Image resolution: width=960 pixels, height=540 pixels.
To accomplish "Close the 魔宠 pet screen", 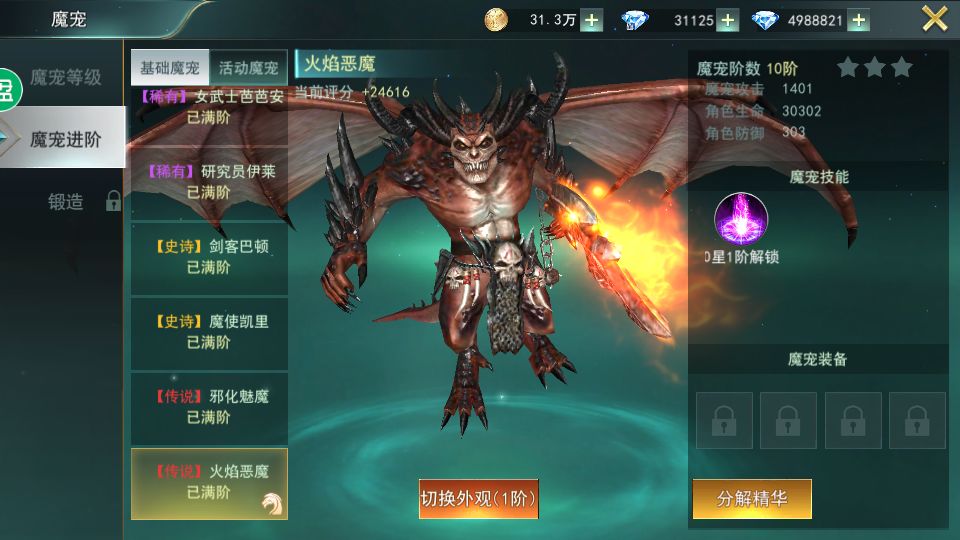I will click(934, 19).
